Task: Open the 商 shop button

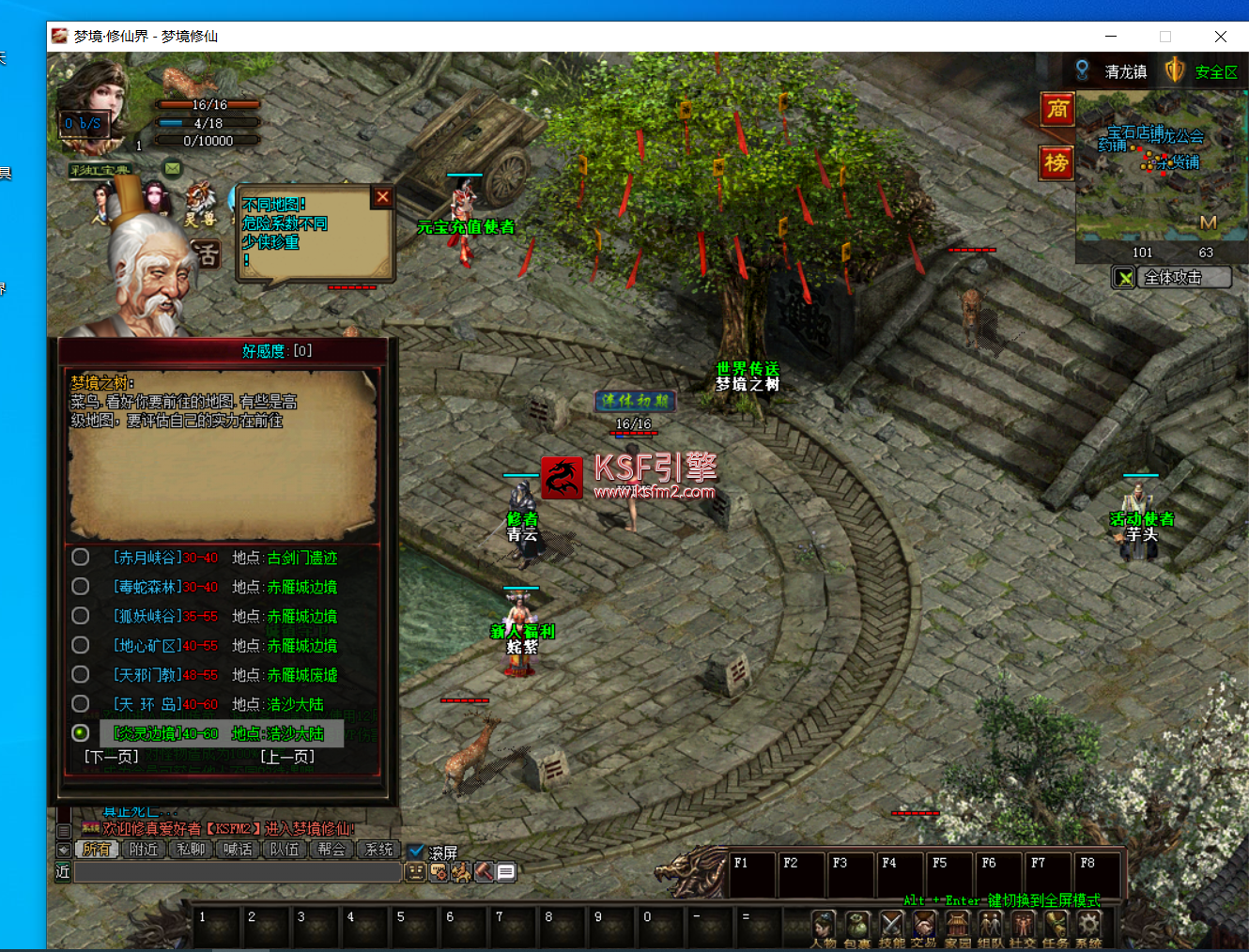Action: click(1057, 109)
